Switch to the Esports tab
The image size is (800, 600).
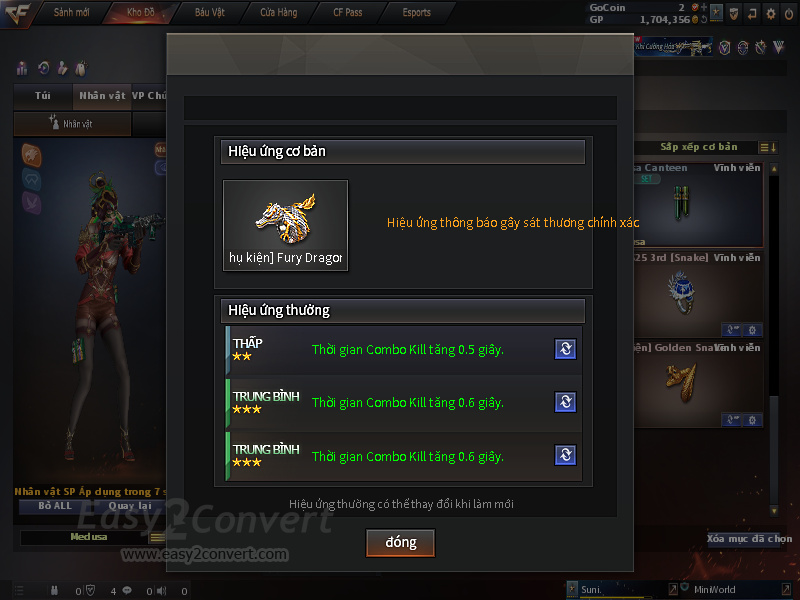[416, 12]
